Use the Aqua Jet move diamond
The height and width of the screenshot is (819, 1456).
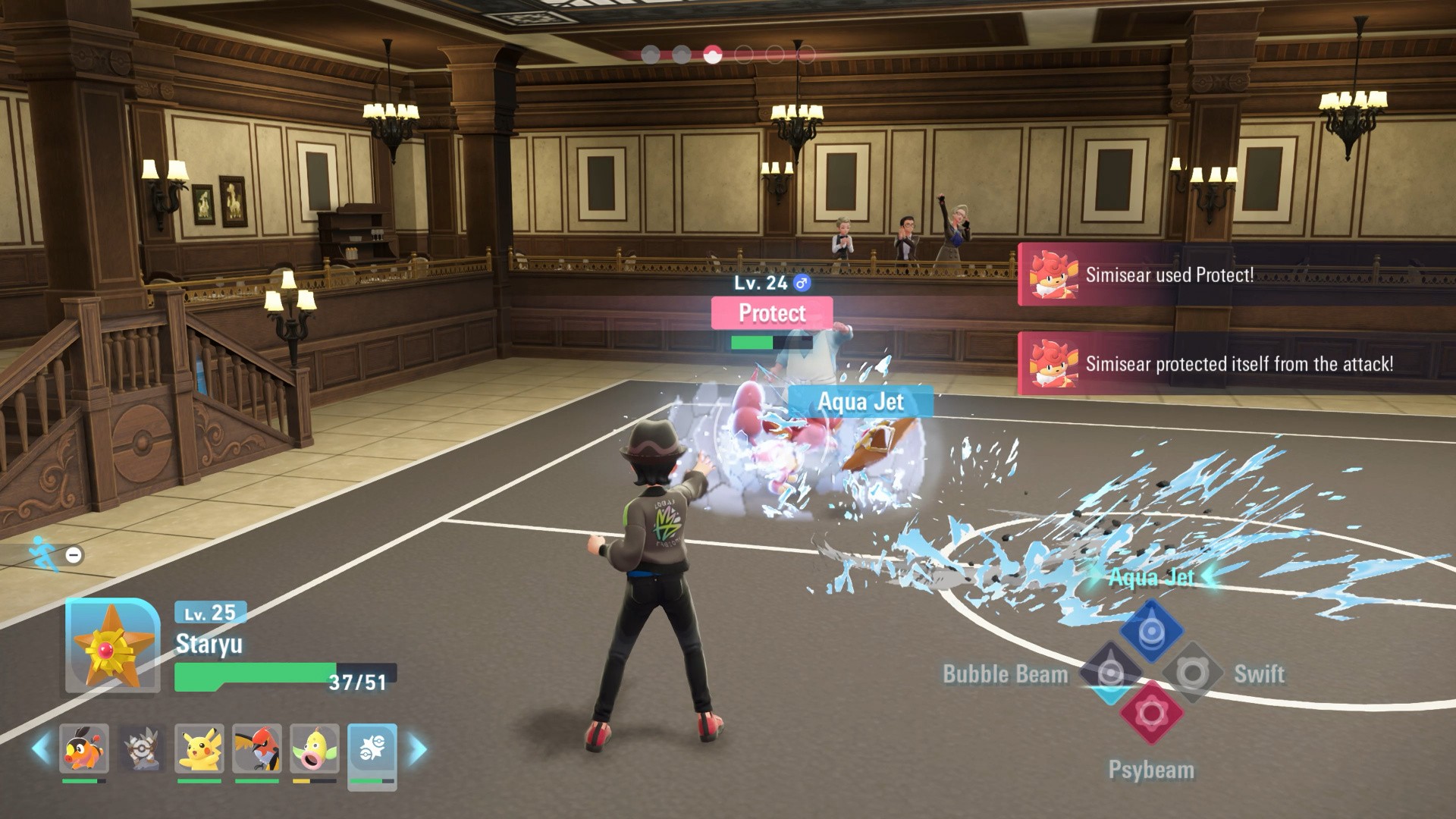click(1151, 631)
